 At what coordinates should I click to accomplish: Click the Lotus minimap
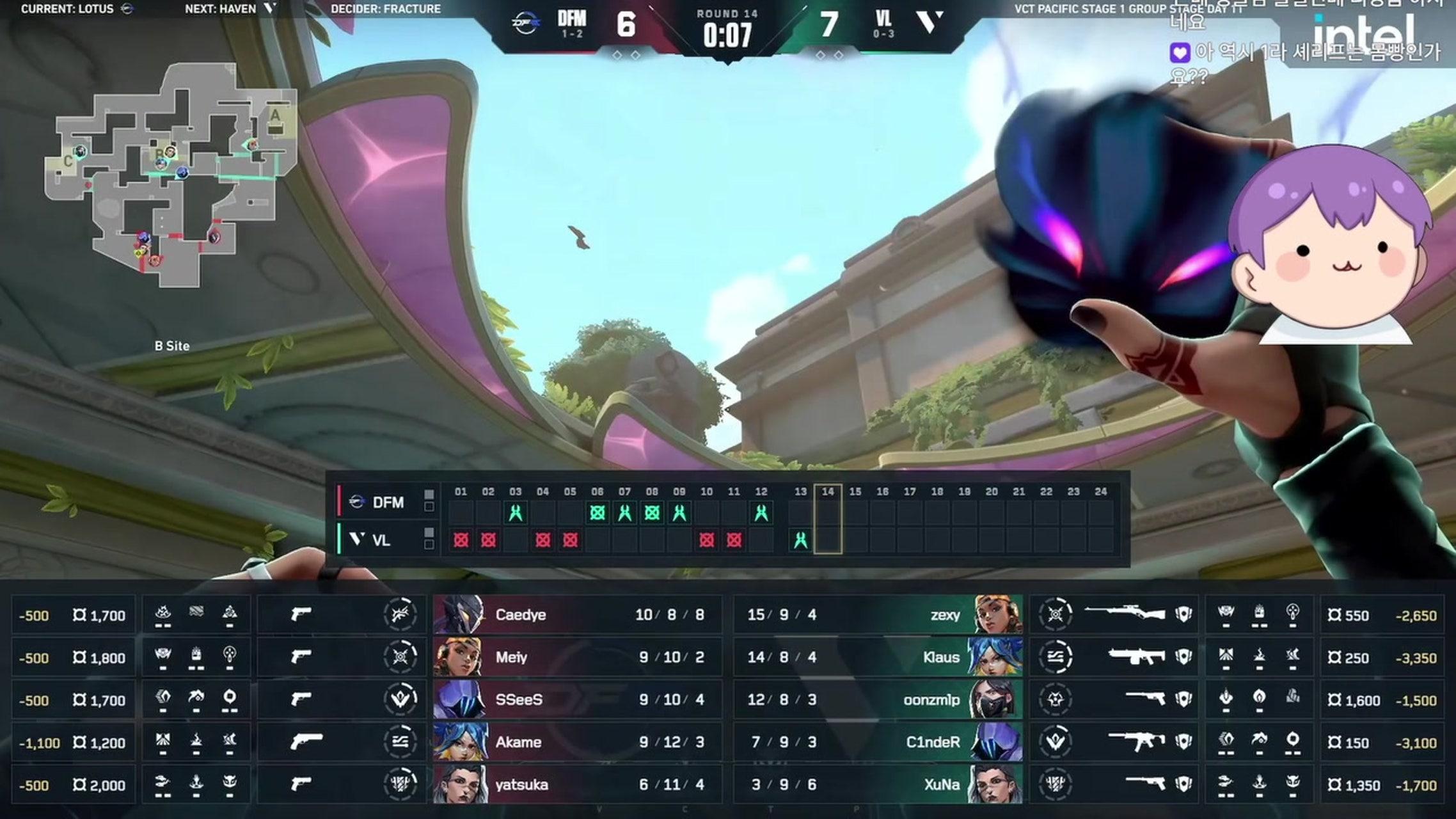170,176
